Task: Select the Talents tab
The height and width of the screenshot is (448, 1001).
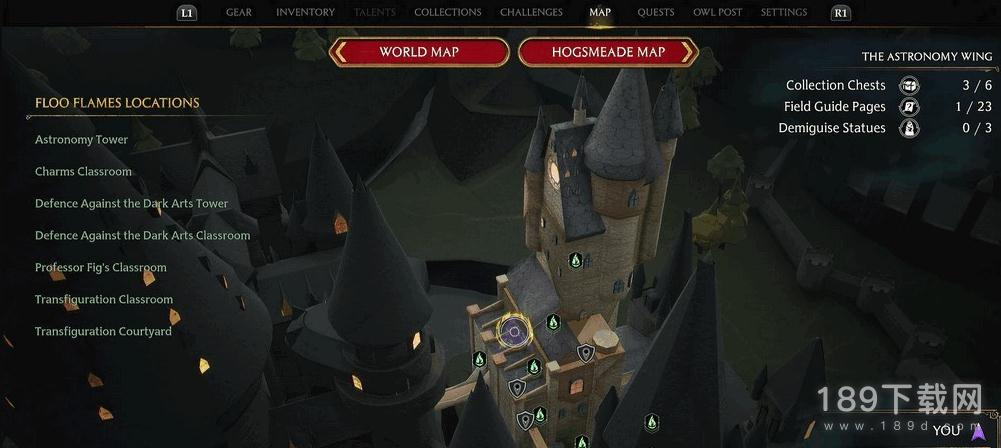Action: click(375, 13)
